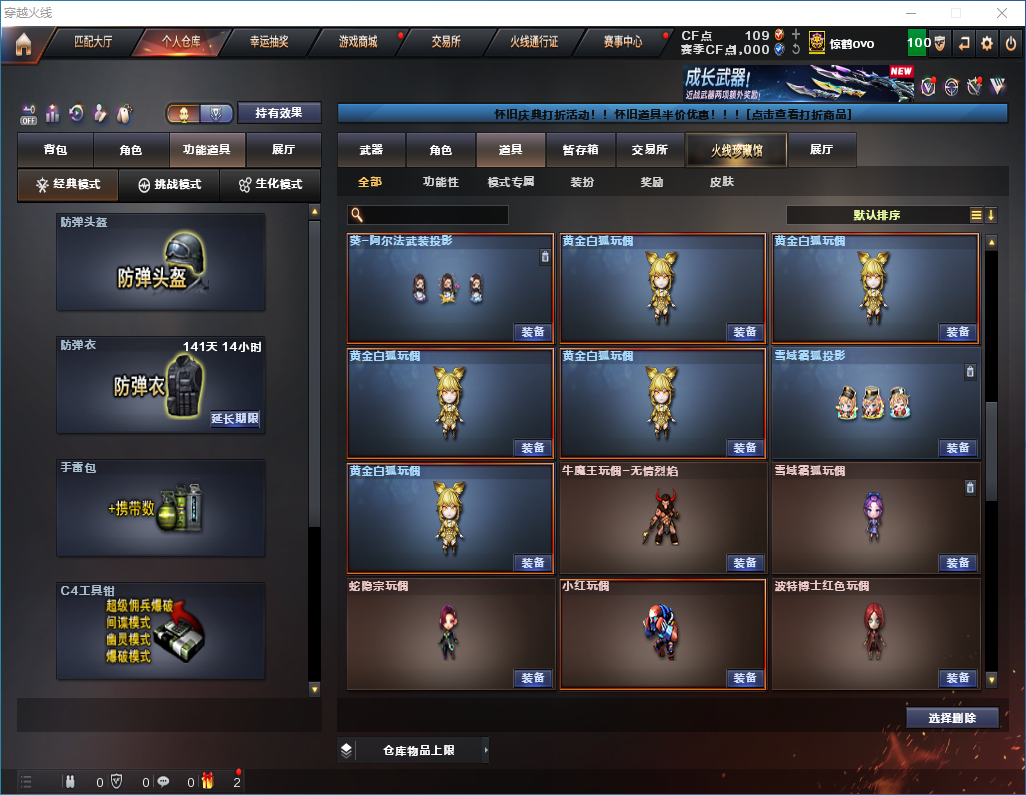Visit the 赛事中心 tournament center
Viewport: 1026px width, 795px height.
[x=622, y=42]
